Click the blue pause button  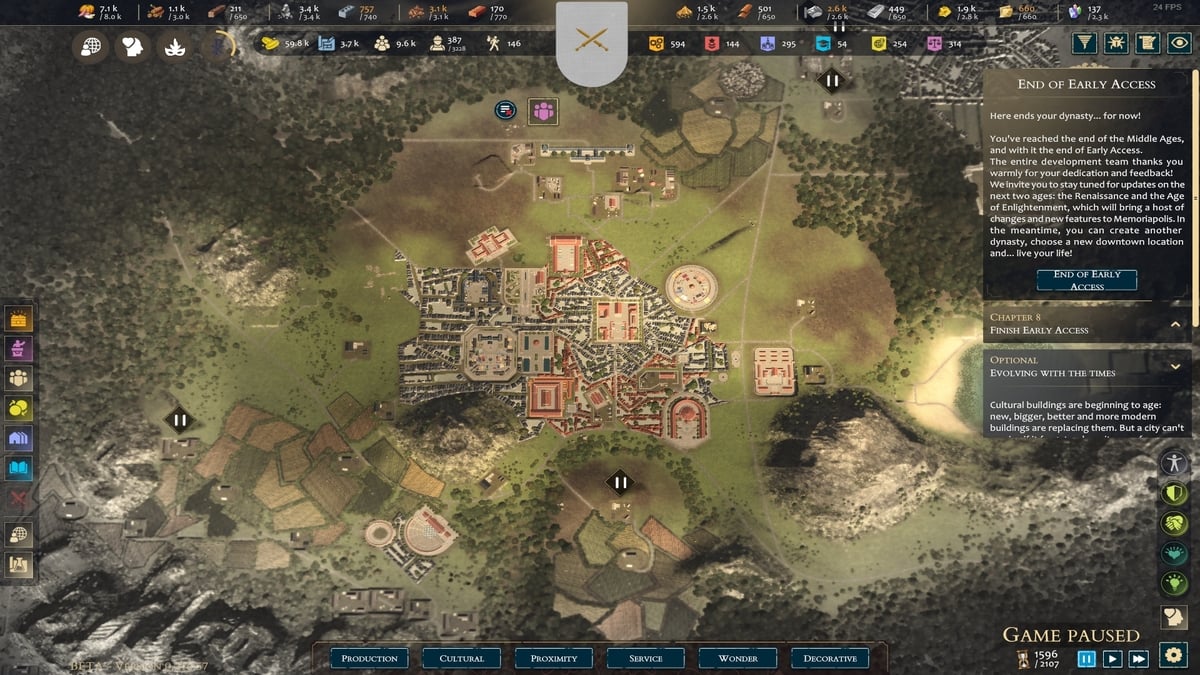point(1086,658)
